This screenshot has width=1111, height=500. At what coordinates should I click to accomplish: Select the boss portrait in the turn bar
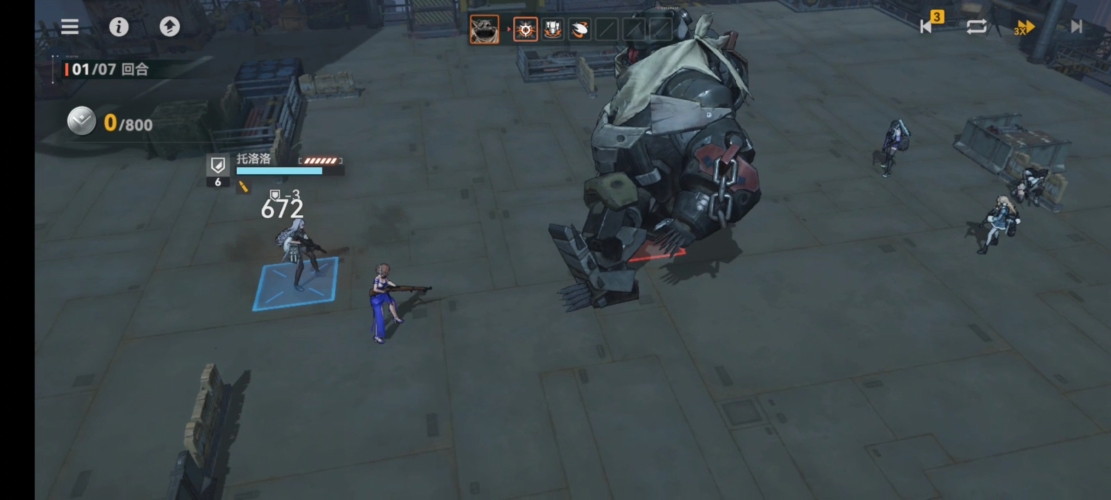pos(485,29)
